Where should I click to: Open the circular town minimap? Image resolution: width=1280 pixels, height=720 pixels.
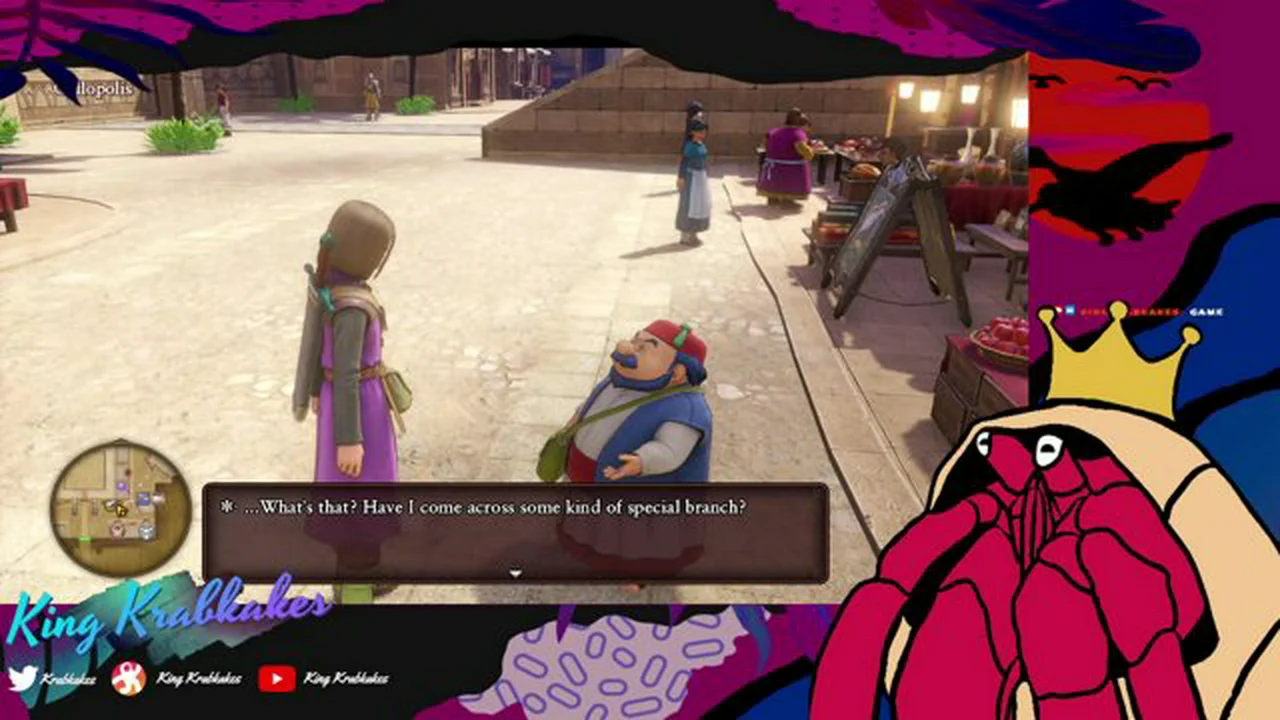121,508
